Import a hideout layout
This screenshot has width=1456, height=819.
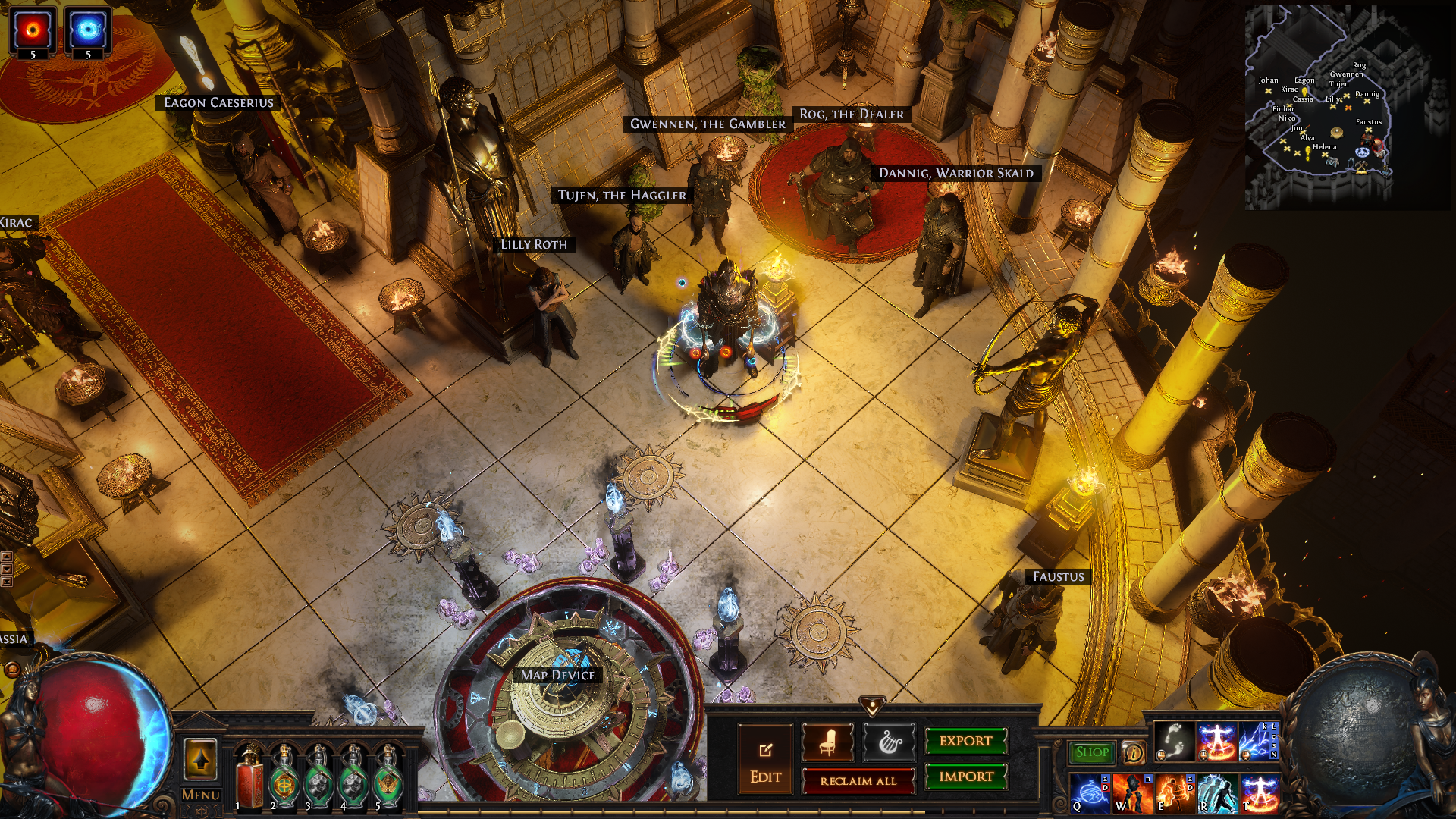tap(965, 777)
